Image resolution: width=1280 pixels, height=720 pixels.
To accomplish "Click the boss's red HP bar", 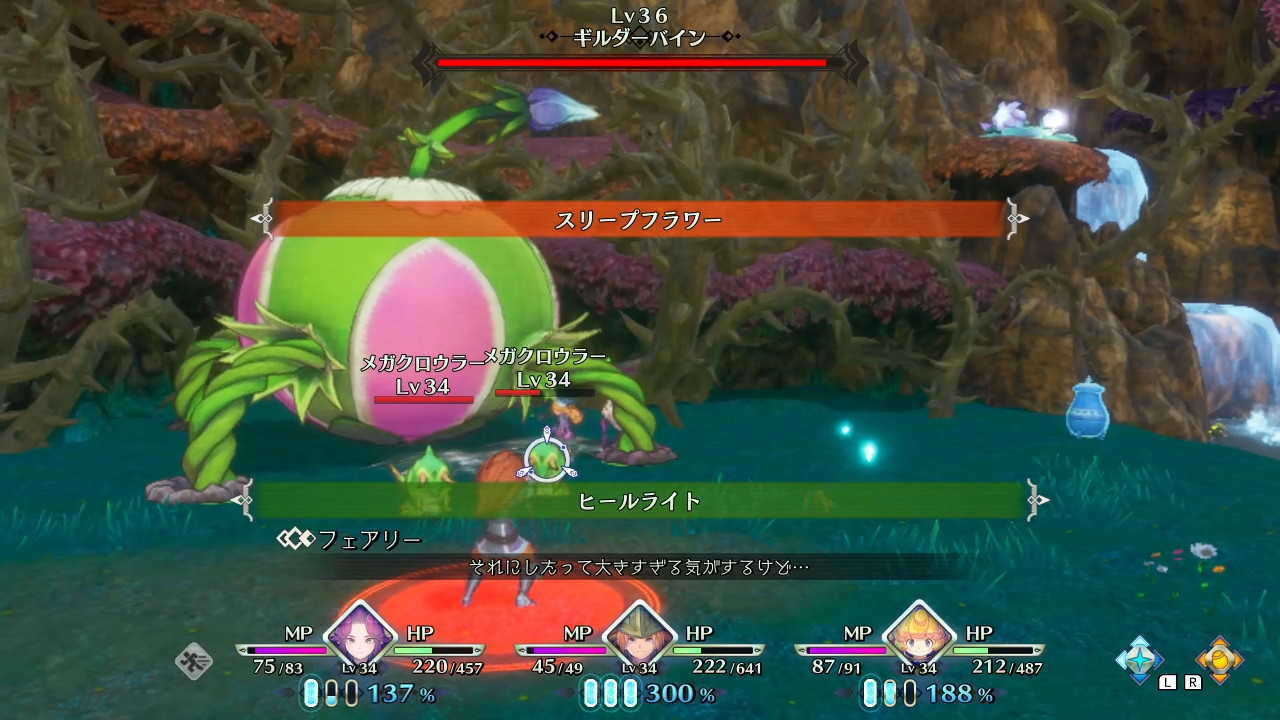I will click(x=631, y=62).
